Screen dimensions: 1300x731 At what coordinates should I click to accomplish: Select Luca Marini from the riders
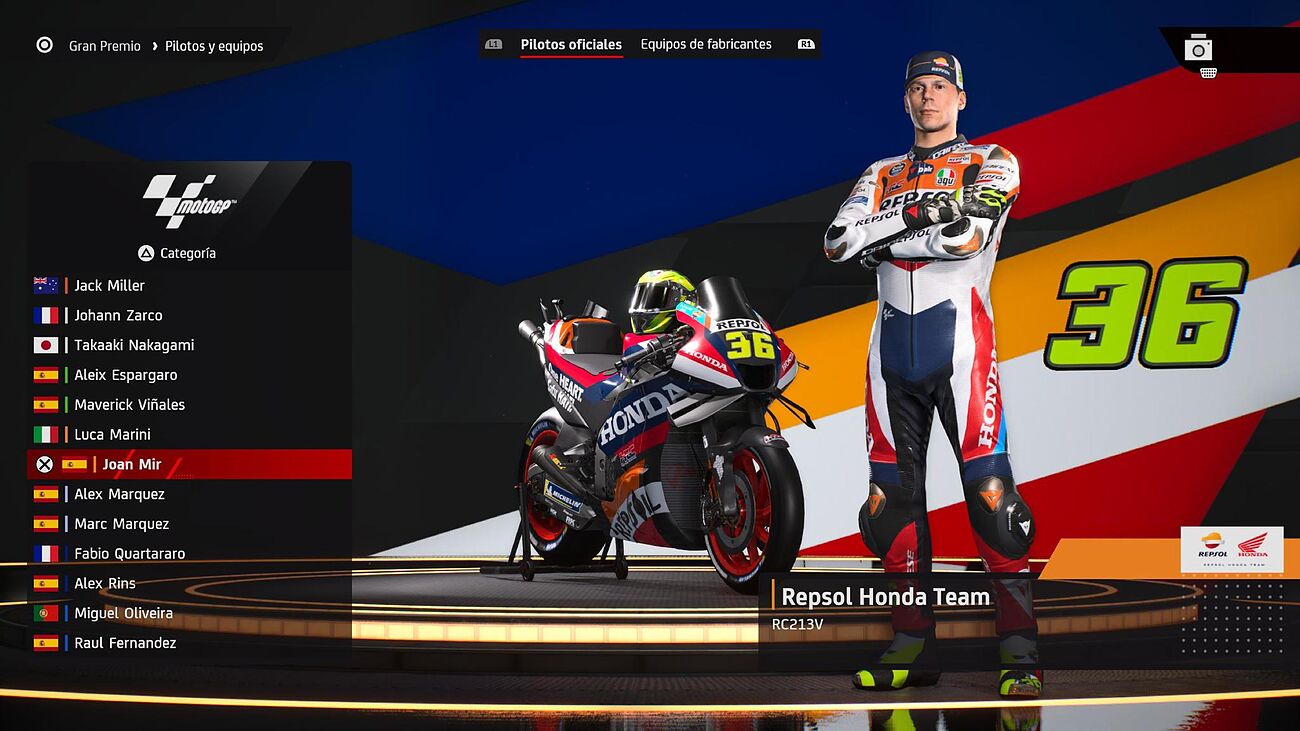pos(112,435)
